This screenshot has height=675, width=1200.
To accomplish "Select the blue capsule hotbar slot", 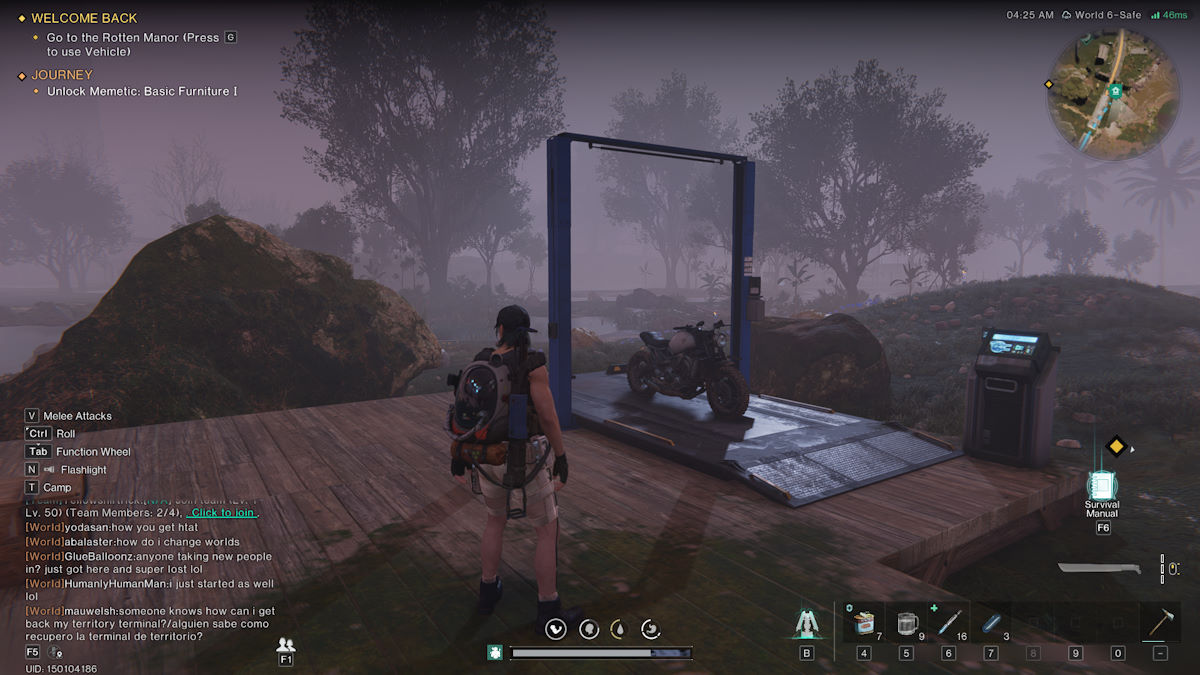I will 990,623.
